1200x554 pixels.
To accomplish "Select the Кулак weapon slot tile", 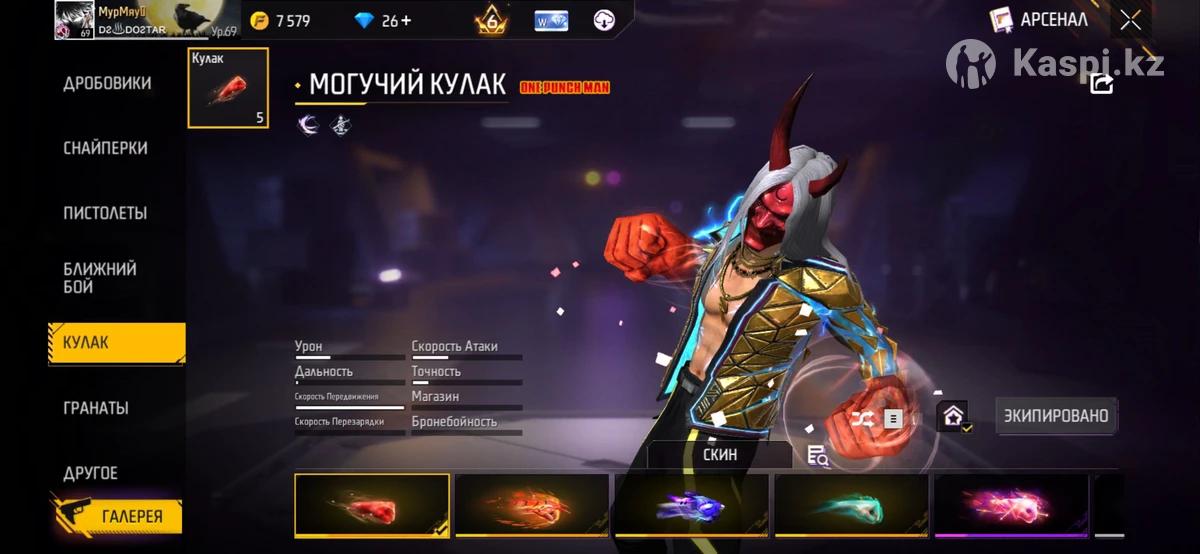I will (228, 88).
